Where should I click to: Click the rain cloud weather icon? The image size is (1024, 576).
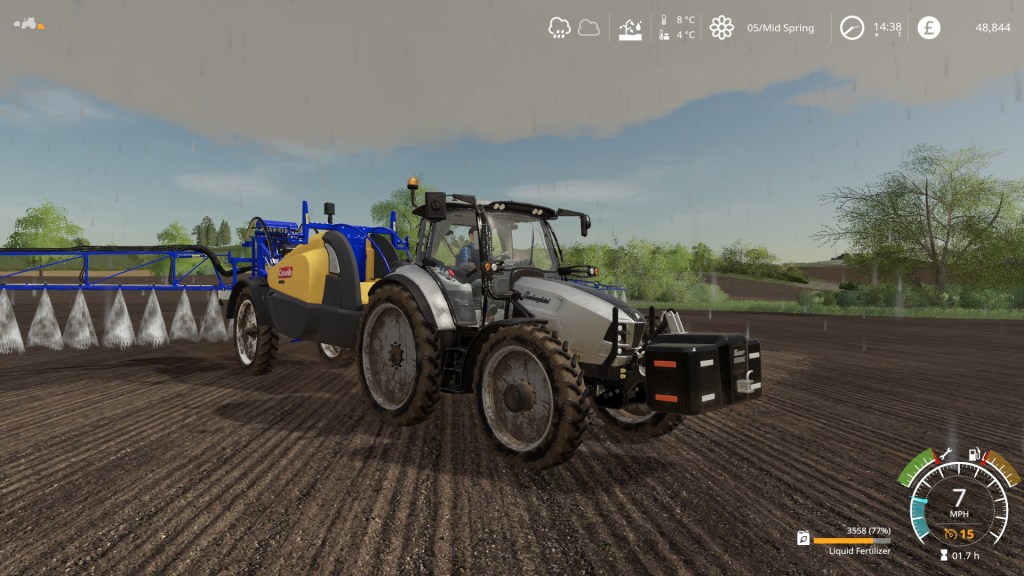point(559,28)
